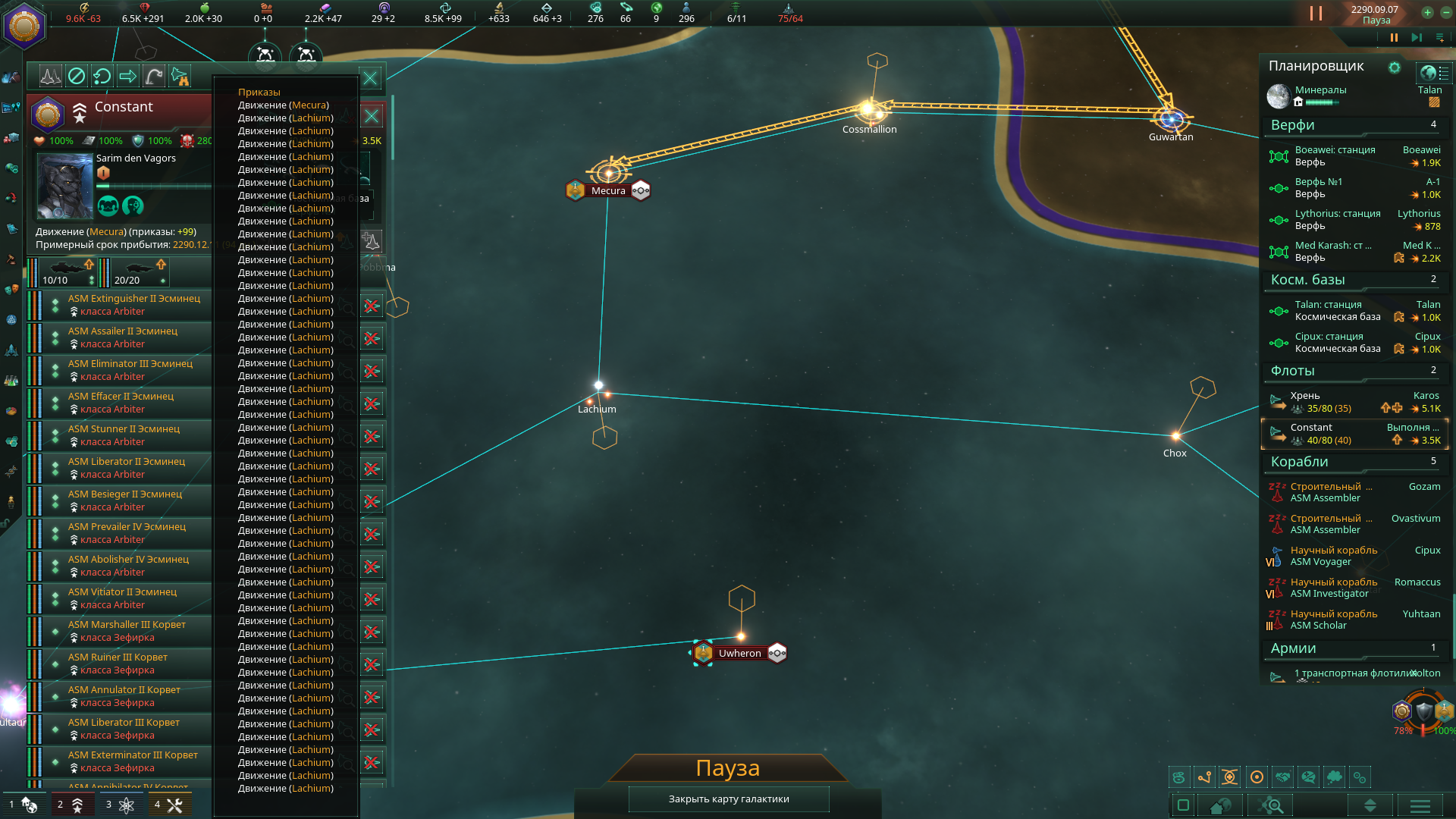Open leader Sarim den Vagors portrait
Image resolution: width=1456 pixels, height=819 pixels.
[64, 186]
